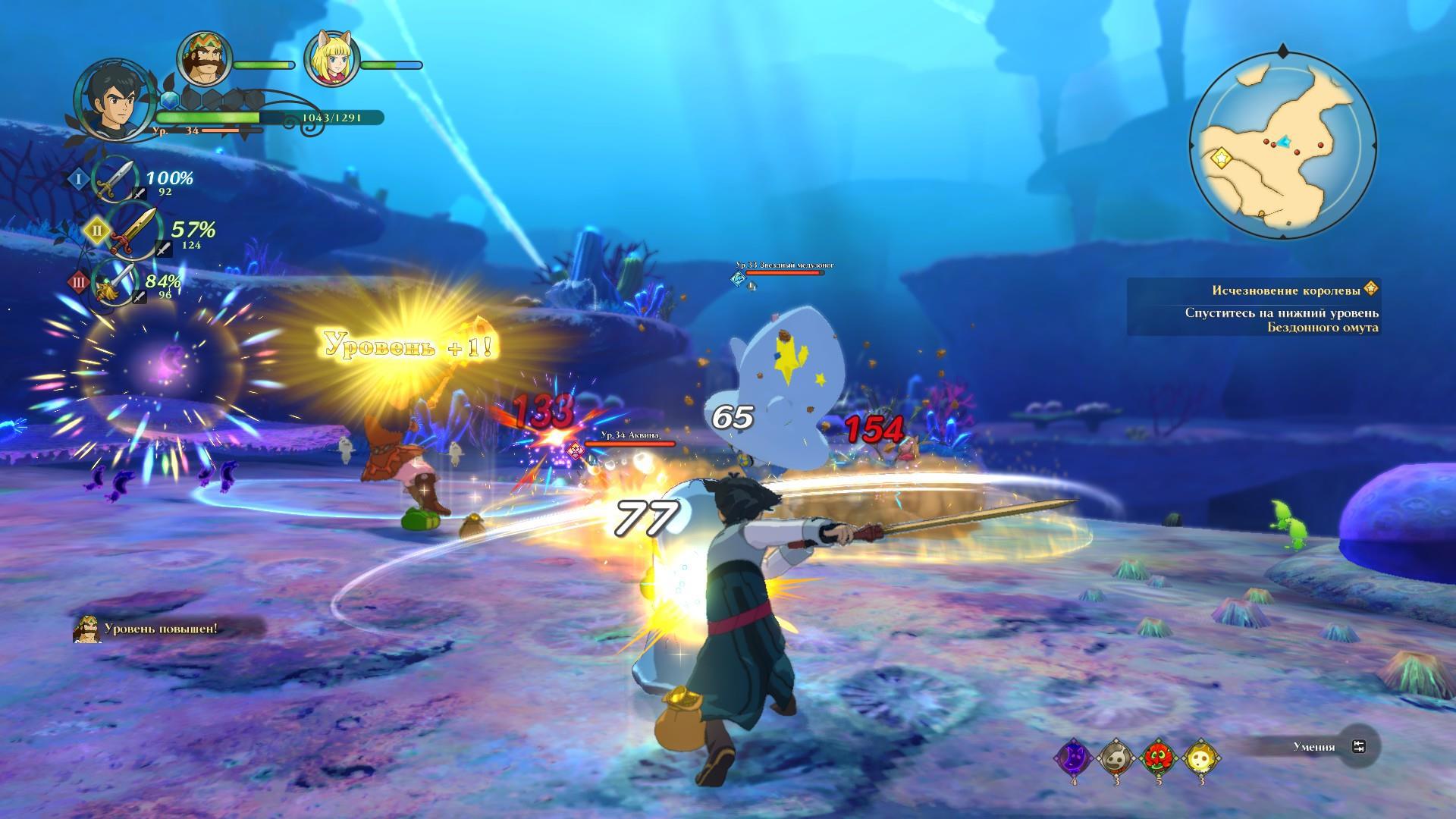This screenshot has width=1456, height=819.
Task: Open the quest tracker 'Исчезновение королевы'
Action: click(1251, 290)
